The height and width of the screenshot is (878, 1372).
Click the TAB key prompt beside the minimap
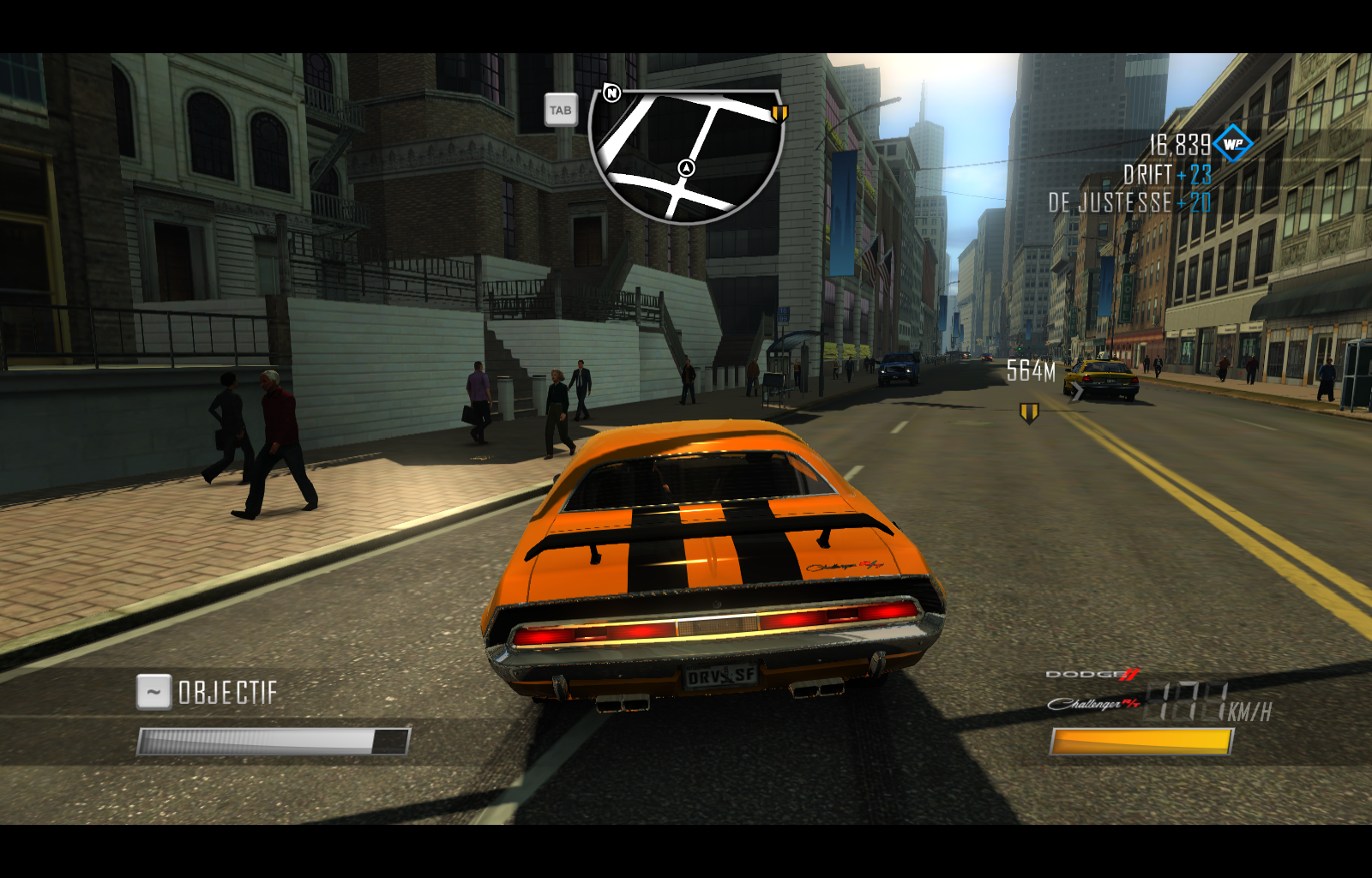point(561,110)
